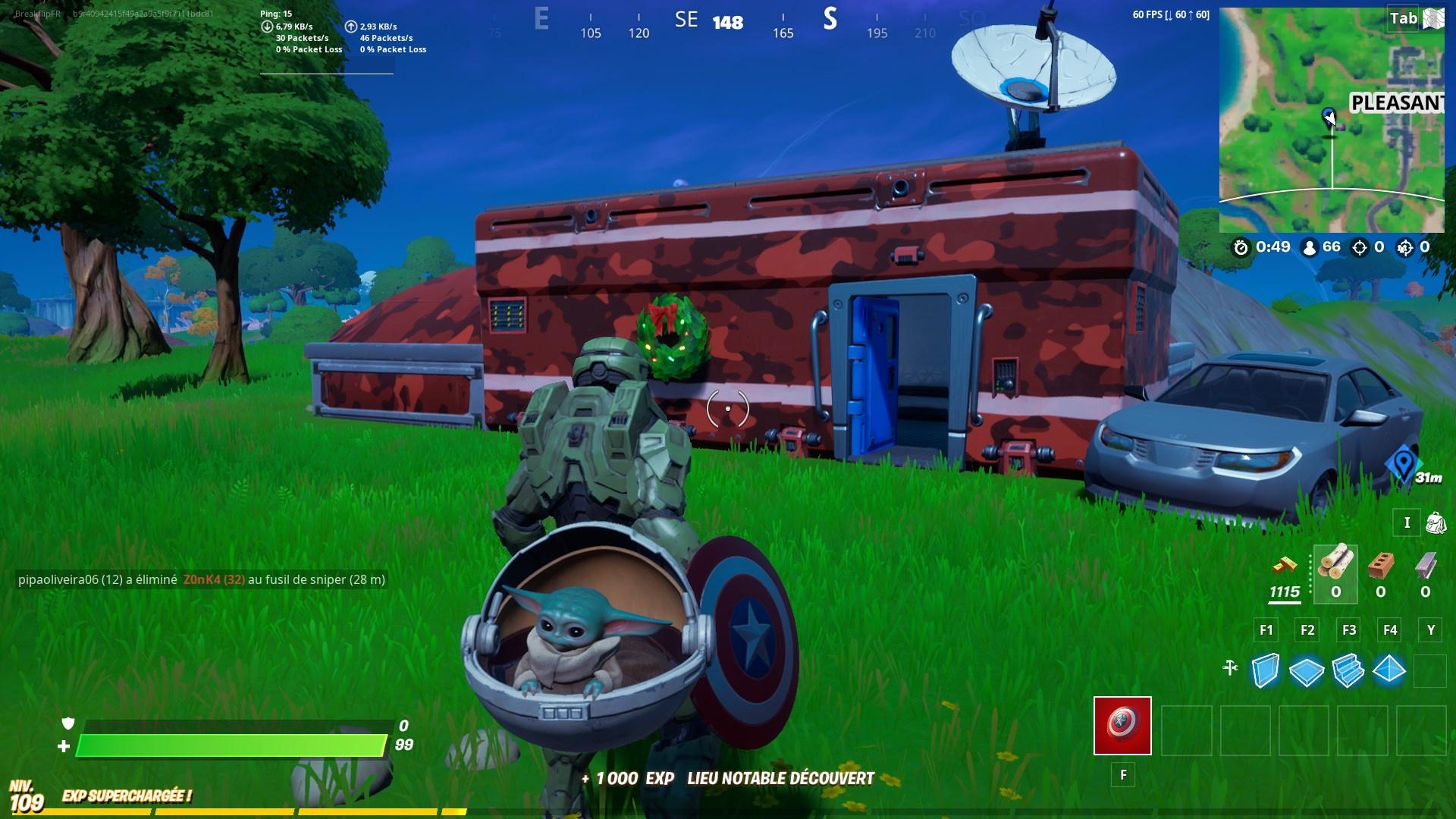Click the SE compass heading

coord(686,20)
